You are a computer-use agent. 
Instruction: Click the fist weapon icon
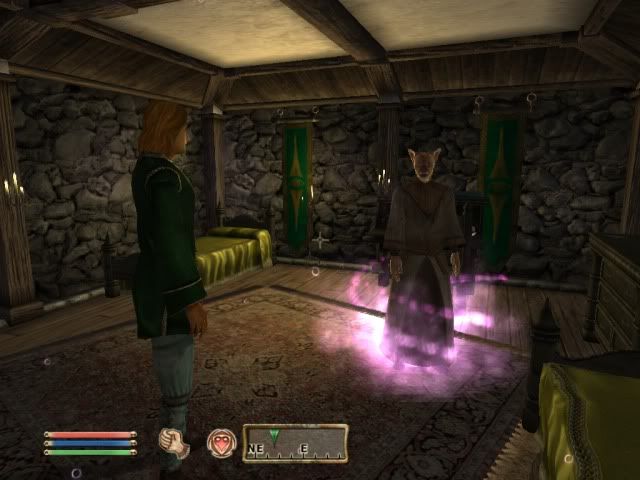coord(175,443)
